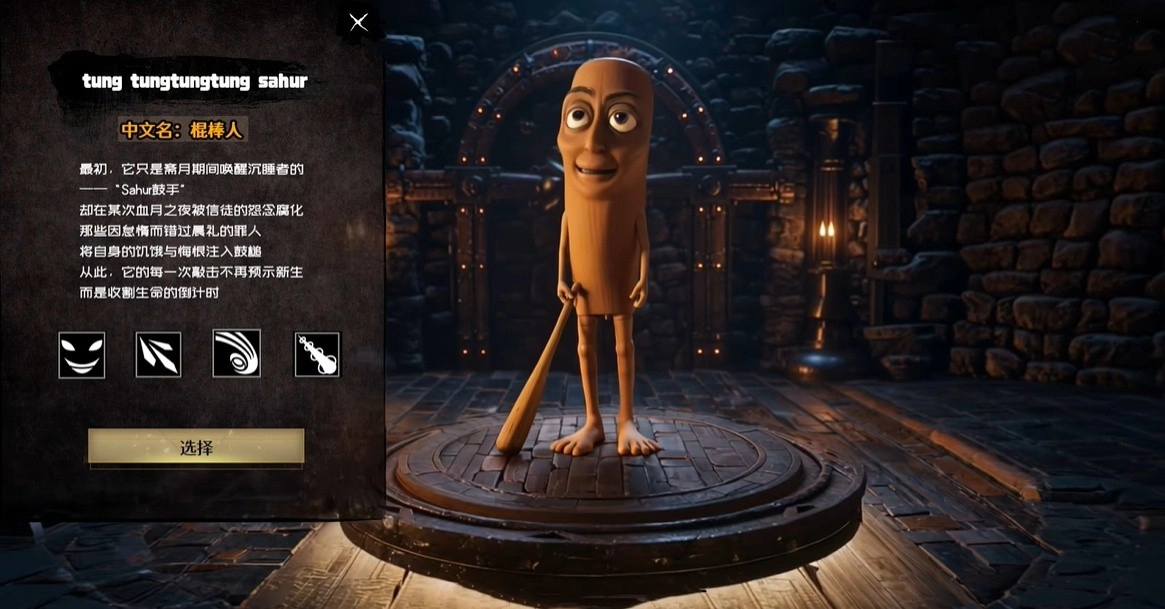View the grinning mask face skill
The height and width of the screenshot is (609, 1165).
(x=82, y=355)
